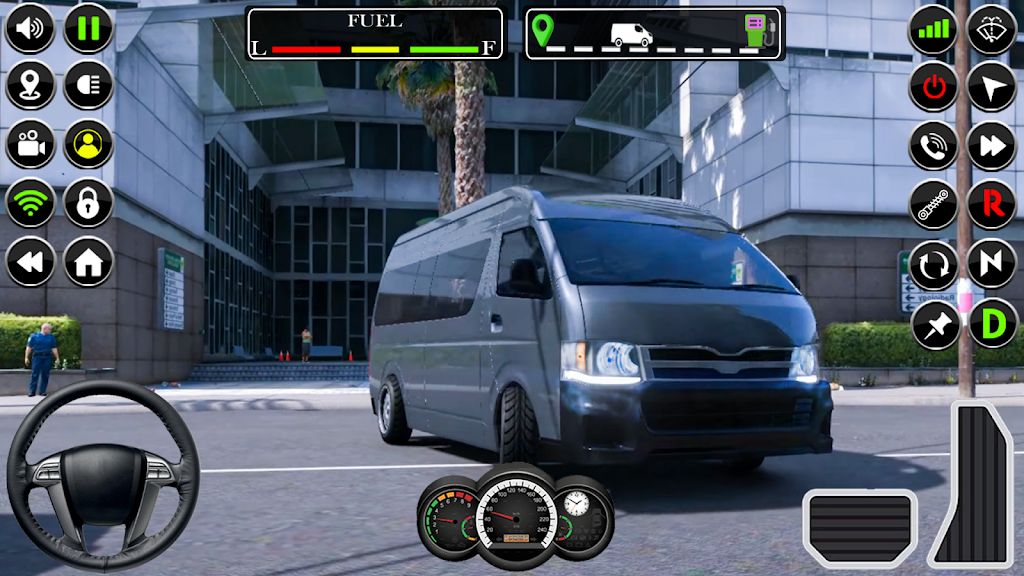Toggle the headlights button
Image resolution: width=1024 pixels, height=576 pixels.
pyautogui.click(x=89, y=86)
